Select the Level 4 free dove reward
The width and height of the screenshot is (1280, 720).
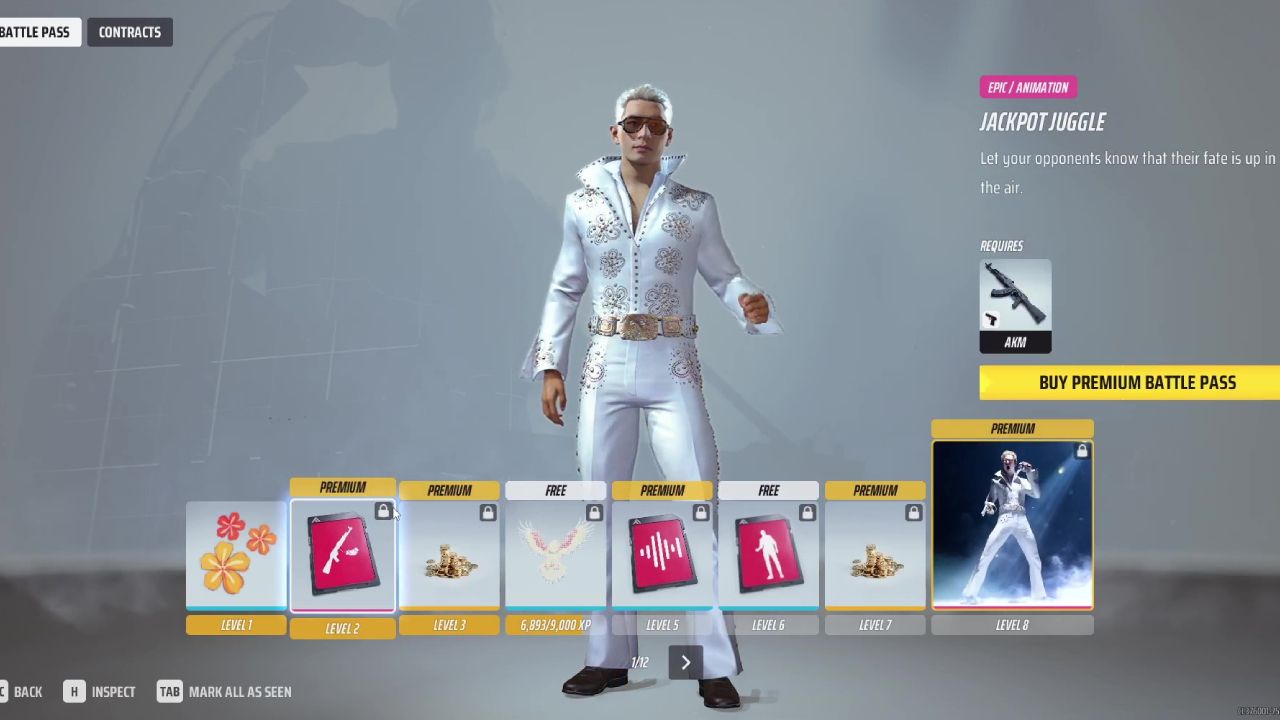(x=555, y=555)
